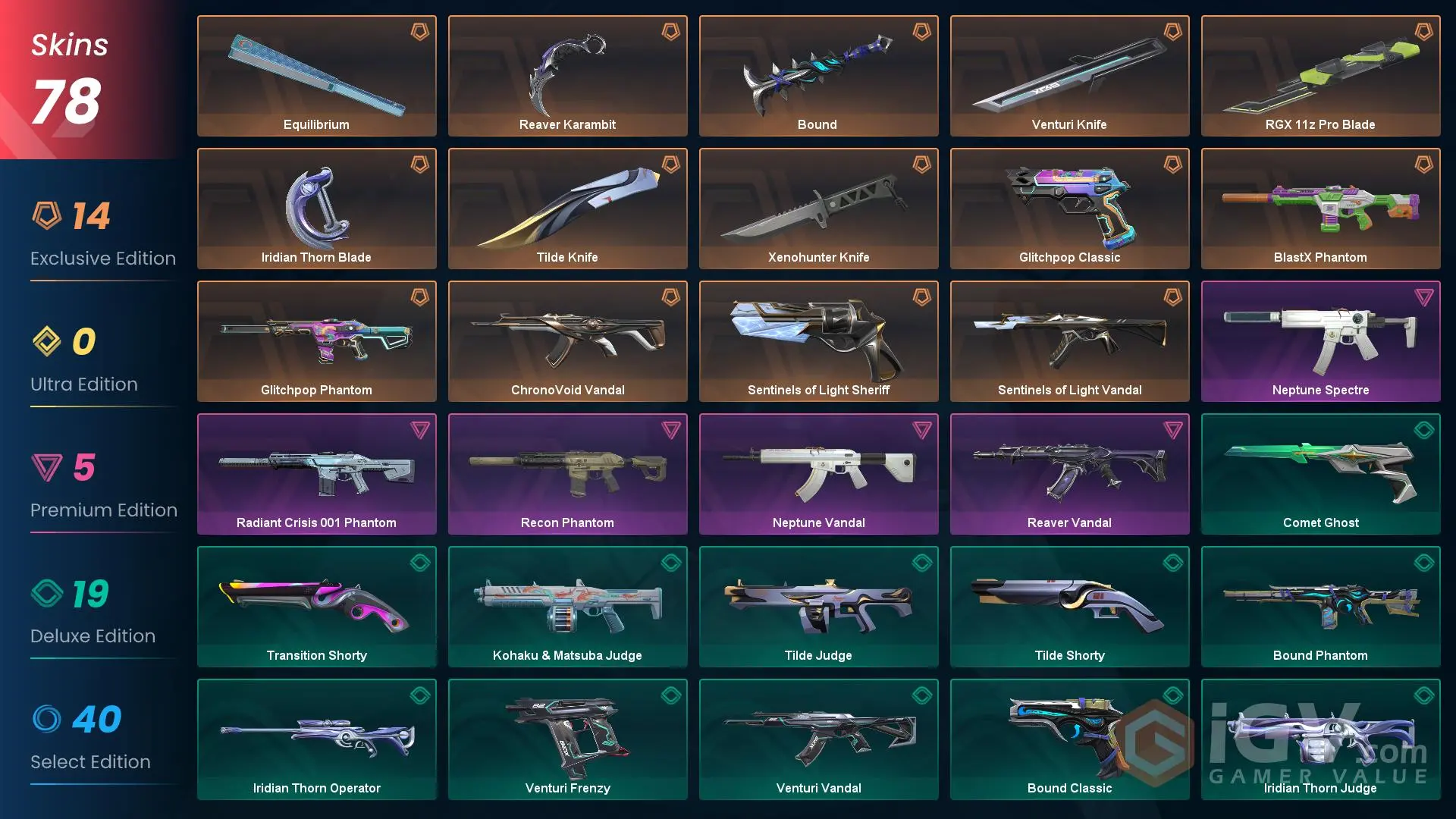Click the Premium Edition triangle icon in sidebar
This screenshot has width=1456, height=819.
pos(47,468)
